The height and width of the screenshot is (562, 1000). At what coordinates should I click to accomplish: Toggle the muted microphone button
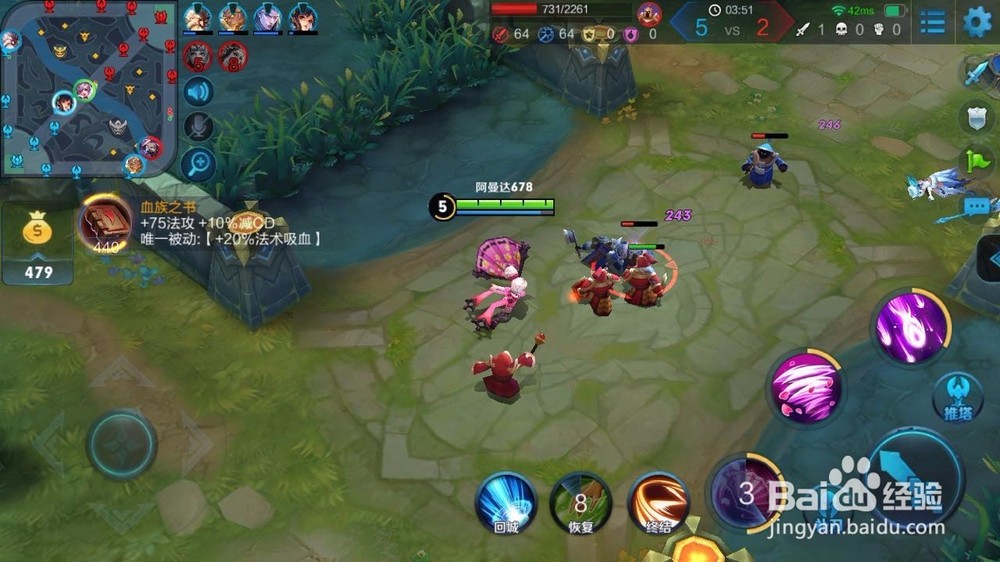199,126
